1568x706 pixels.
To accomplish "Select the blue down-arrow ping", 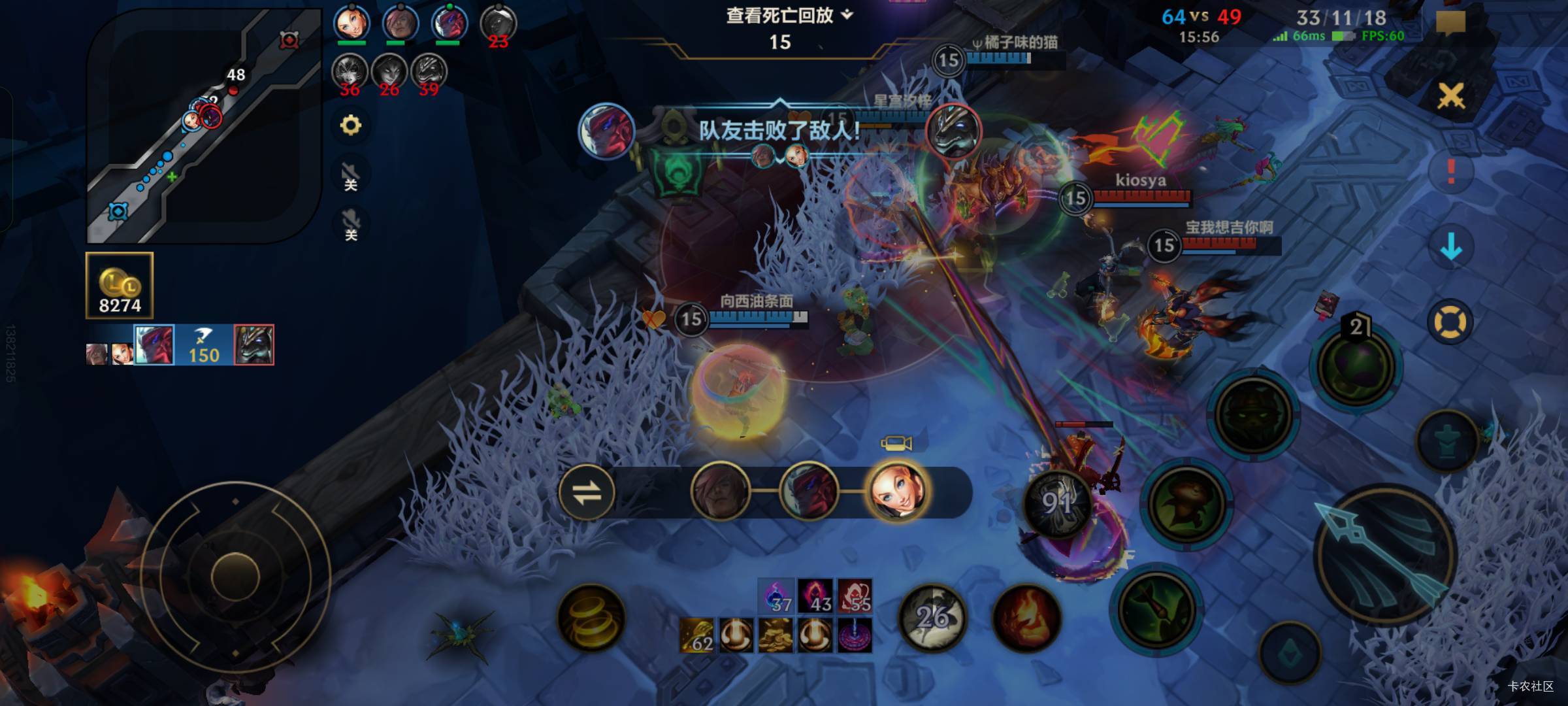I will click(1451, 247).
